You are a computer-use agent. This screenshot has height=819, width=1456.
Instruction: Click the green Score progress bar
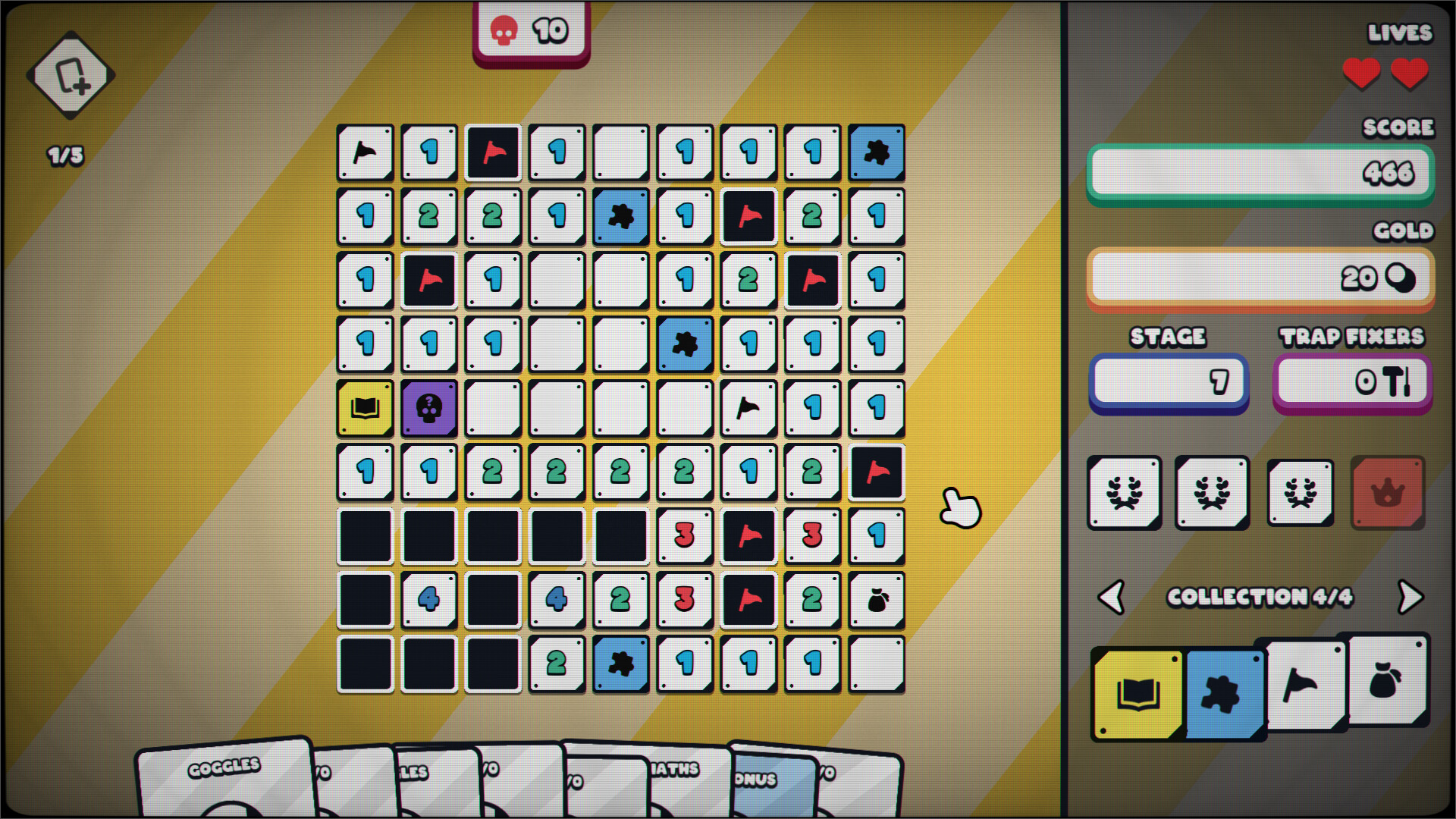click(1259, 173)
